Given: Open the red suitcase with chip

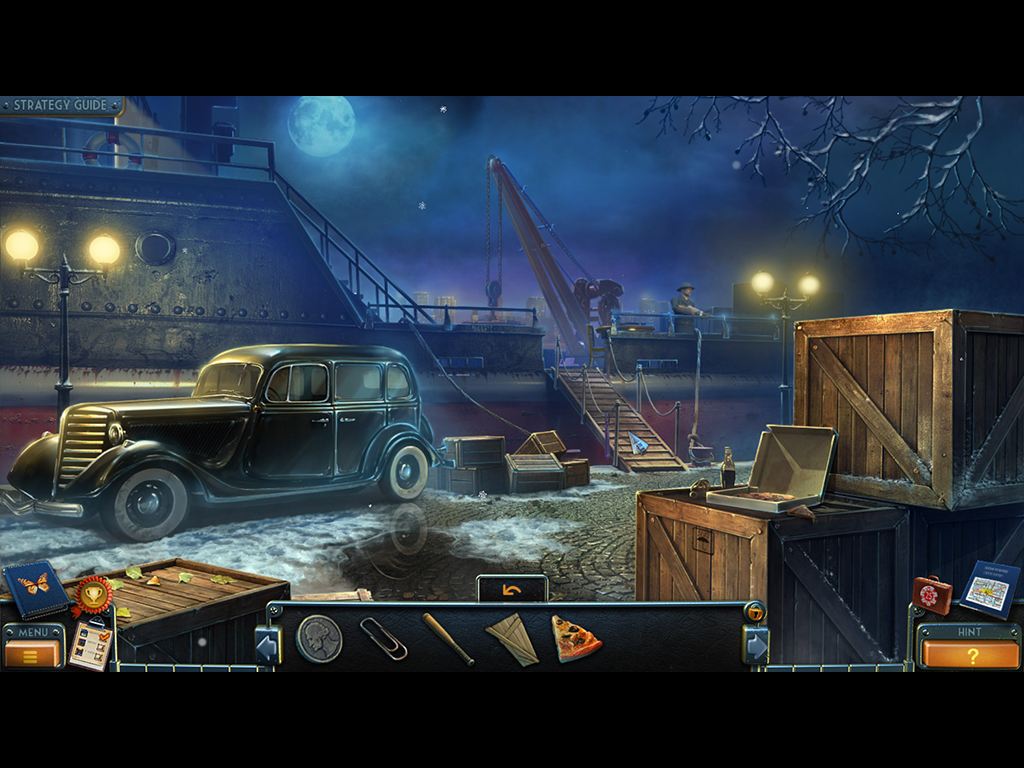Looking at the screenshot, I should pos(932,594).
